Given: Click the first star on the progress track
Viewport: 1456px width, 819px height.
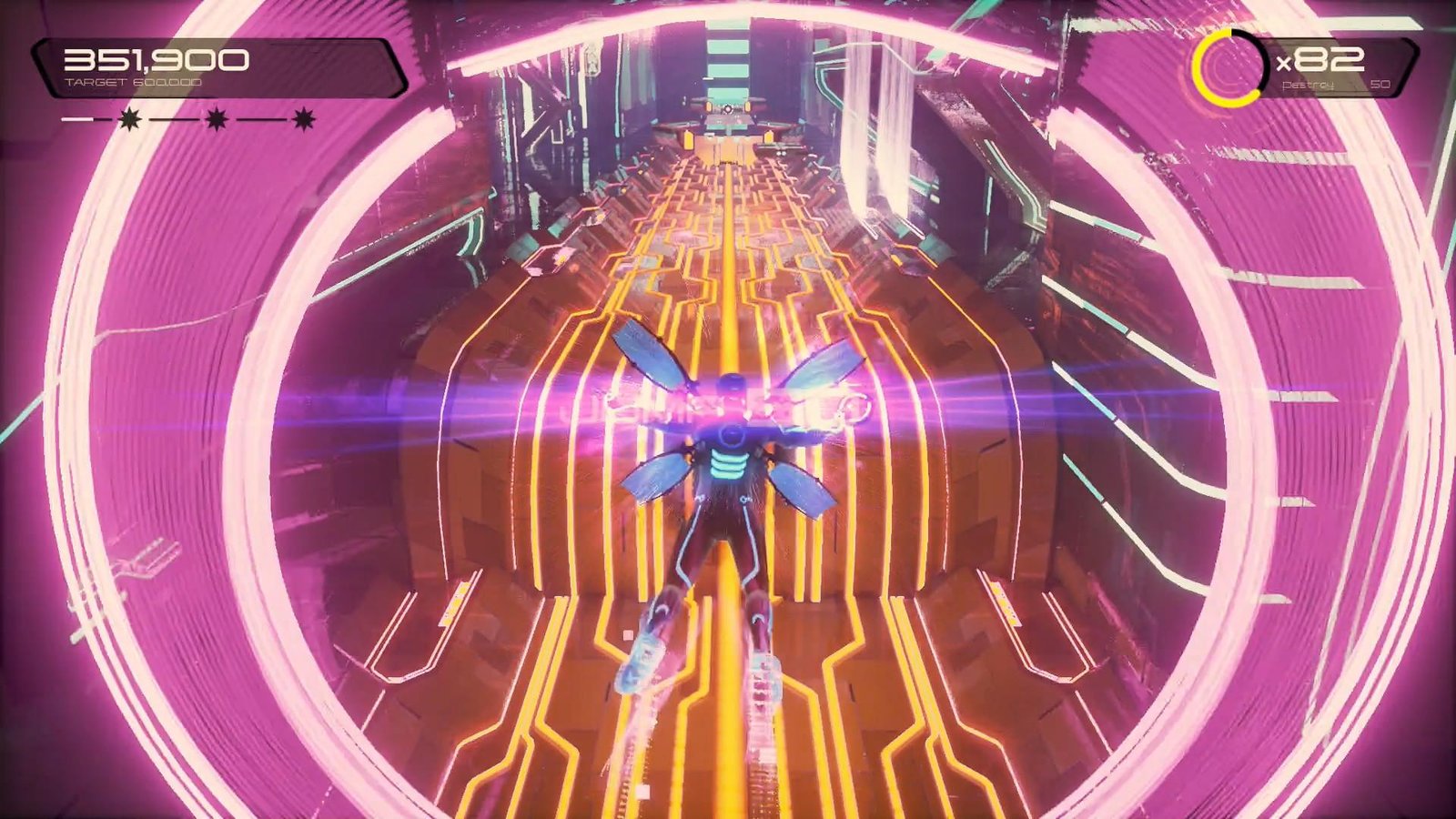Looking at the screenshot, I should (128, 118).
